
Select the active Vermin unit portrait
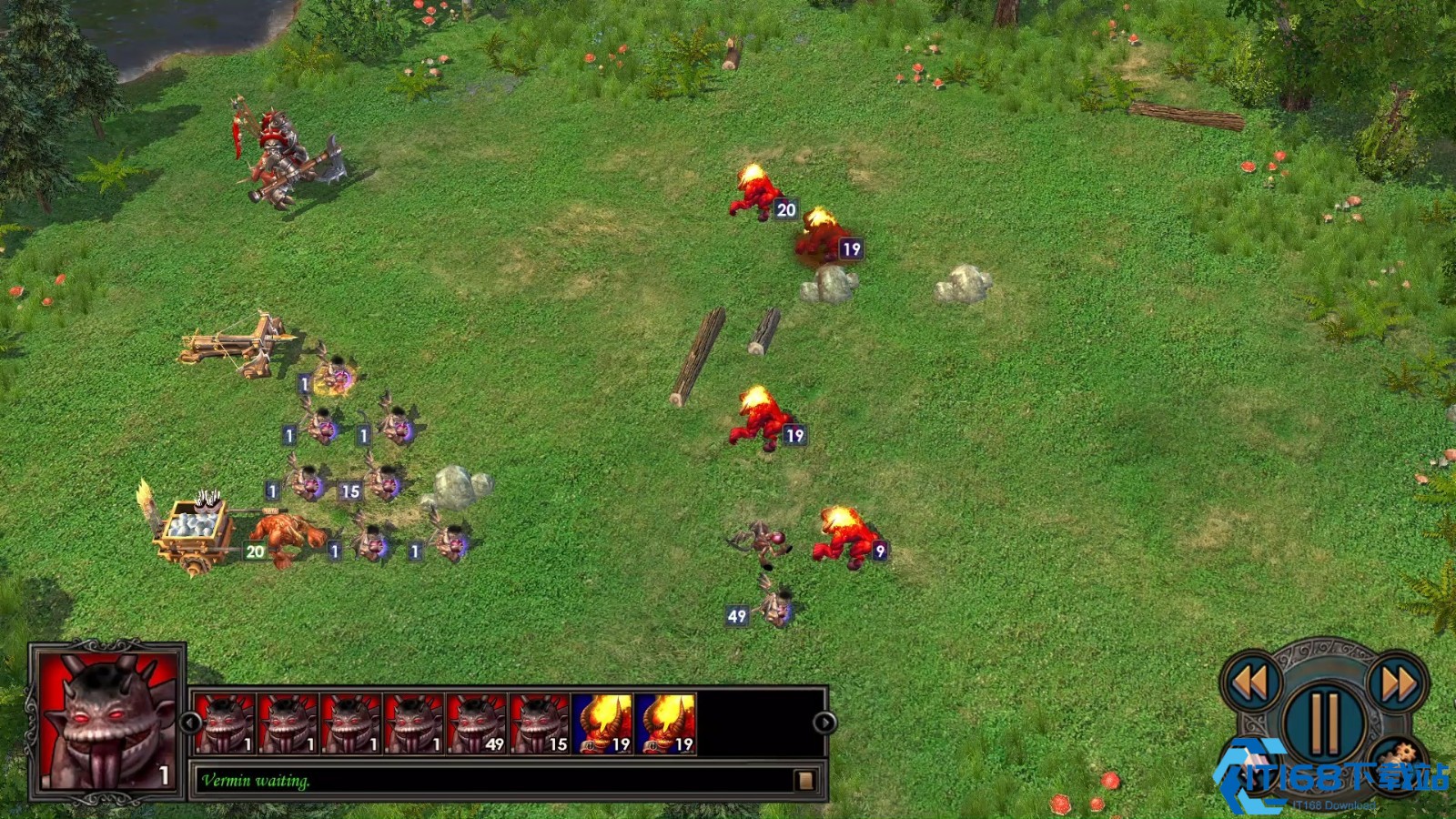pyautogui.click(x=107, y=721)
